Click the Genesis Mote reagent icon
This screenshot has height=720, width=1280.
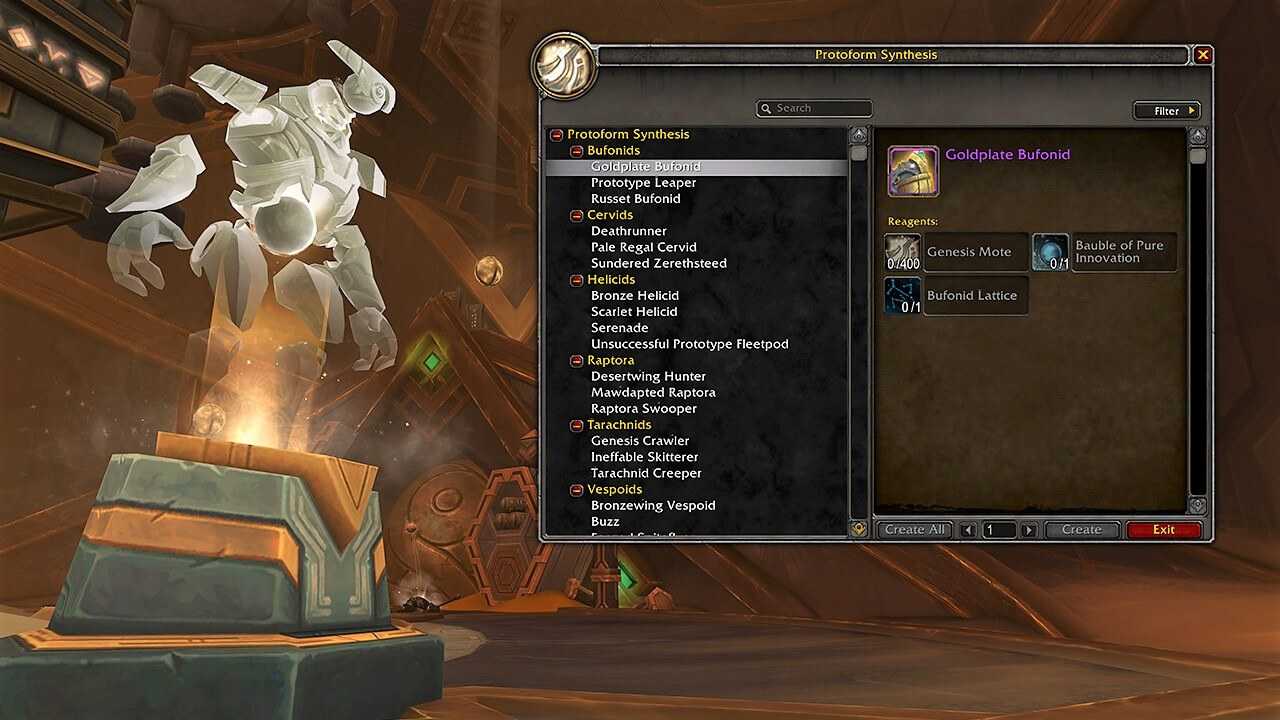tap(903, 252)
